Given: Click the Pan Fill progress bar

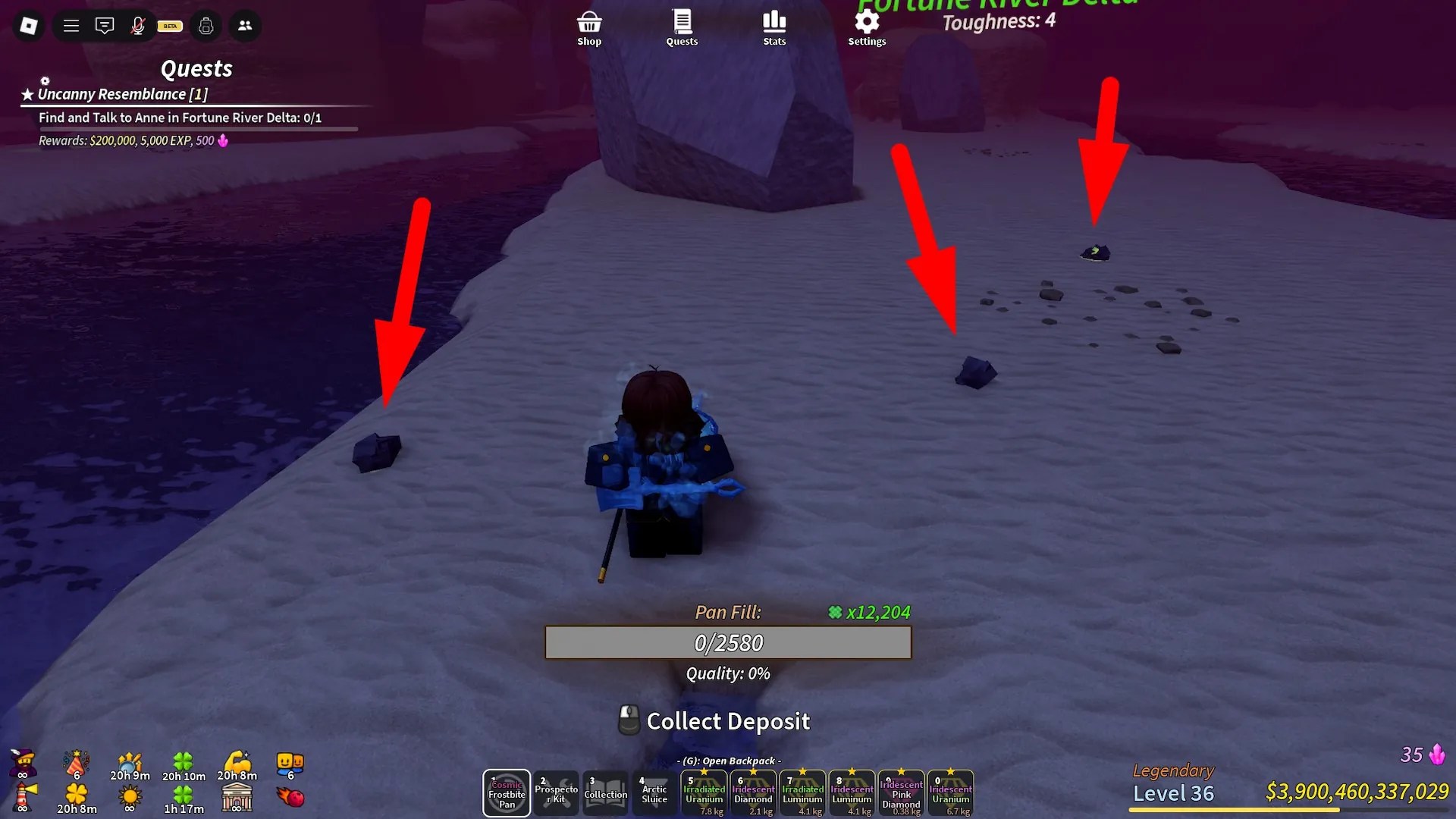Looking at the screenshot, I should [726, 642].
